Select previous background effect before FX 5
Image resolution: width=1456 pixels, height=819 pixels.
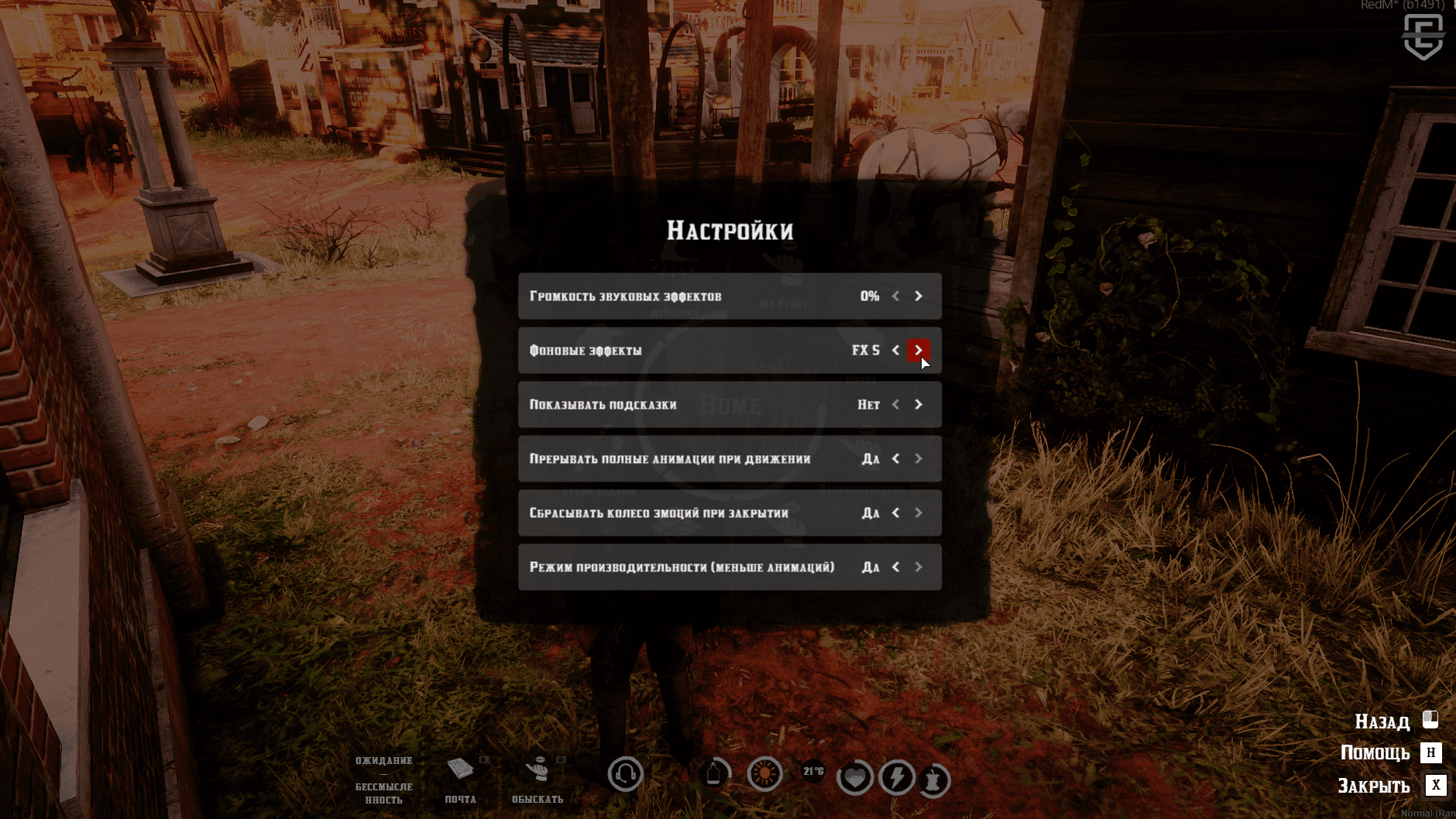(x=896, y=351)
